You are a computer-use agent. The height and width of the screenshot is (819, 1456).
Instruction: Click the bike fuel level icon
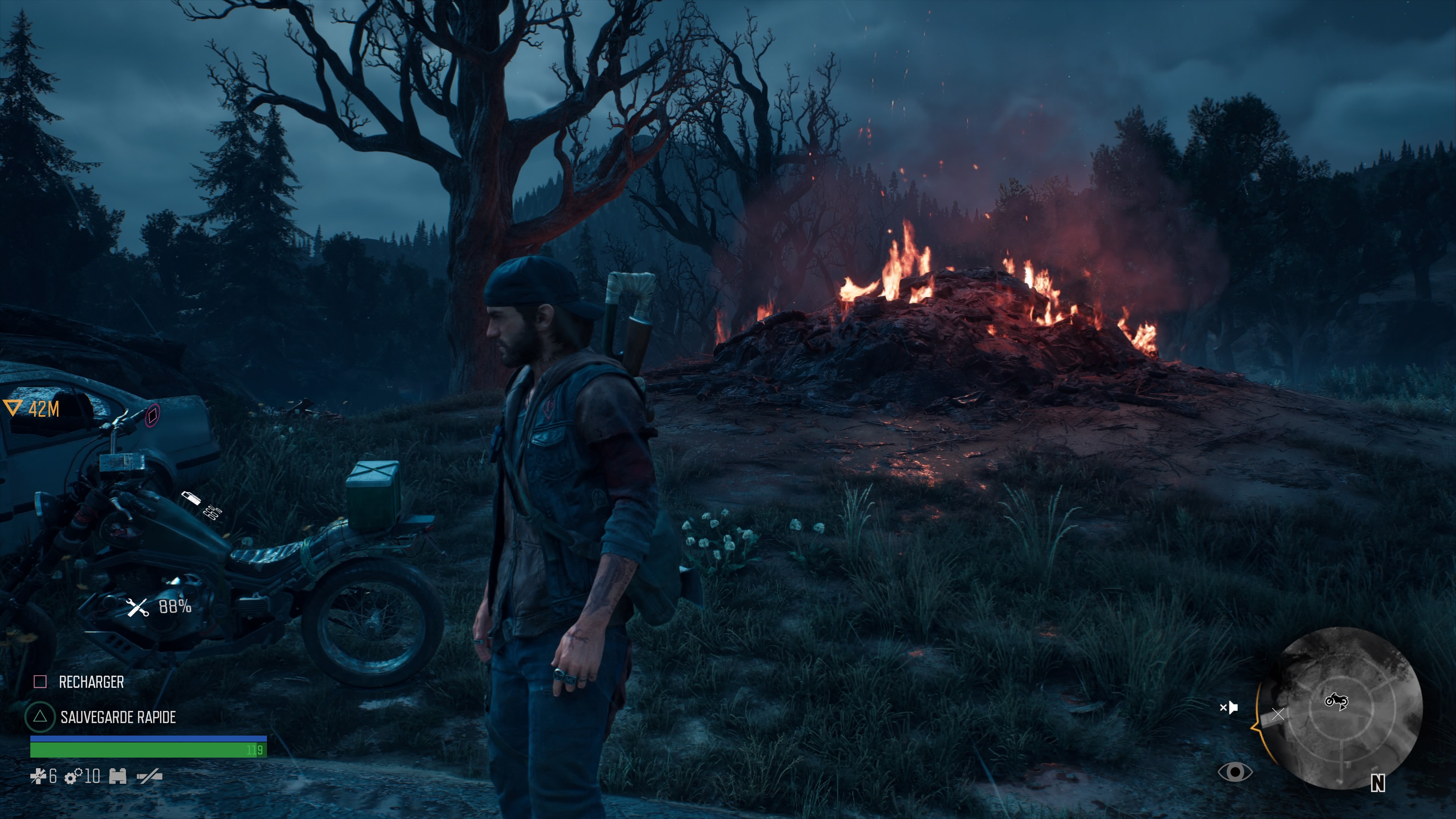pos(191,498)
